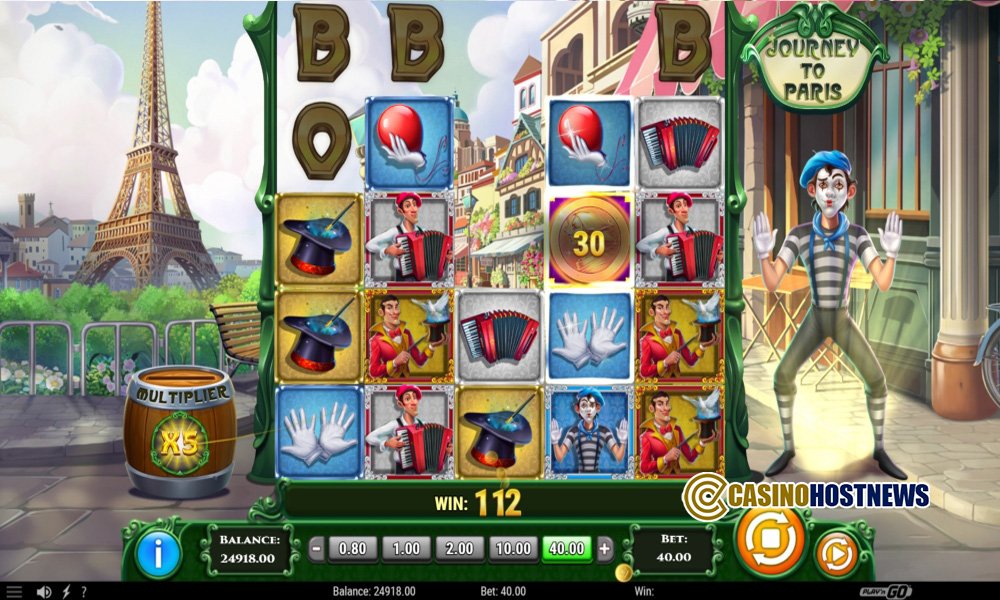This screenshot has height=600, width=1000.
Task: Increase the bet with the plus button
Action: (x=604, y=548)
